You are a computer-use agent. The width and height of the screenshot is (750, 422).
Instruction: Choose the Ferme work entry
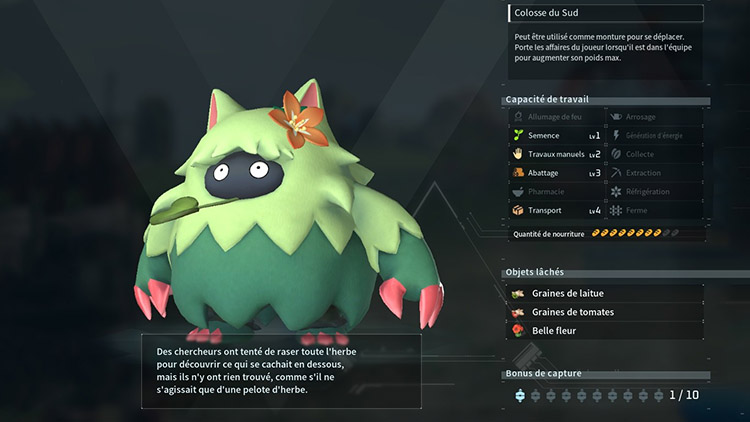[x=655, y=210]
